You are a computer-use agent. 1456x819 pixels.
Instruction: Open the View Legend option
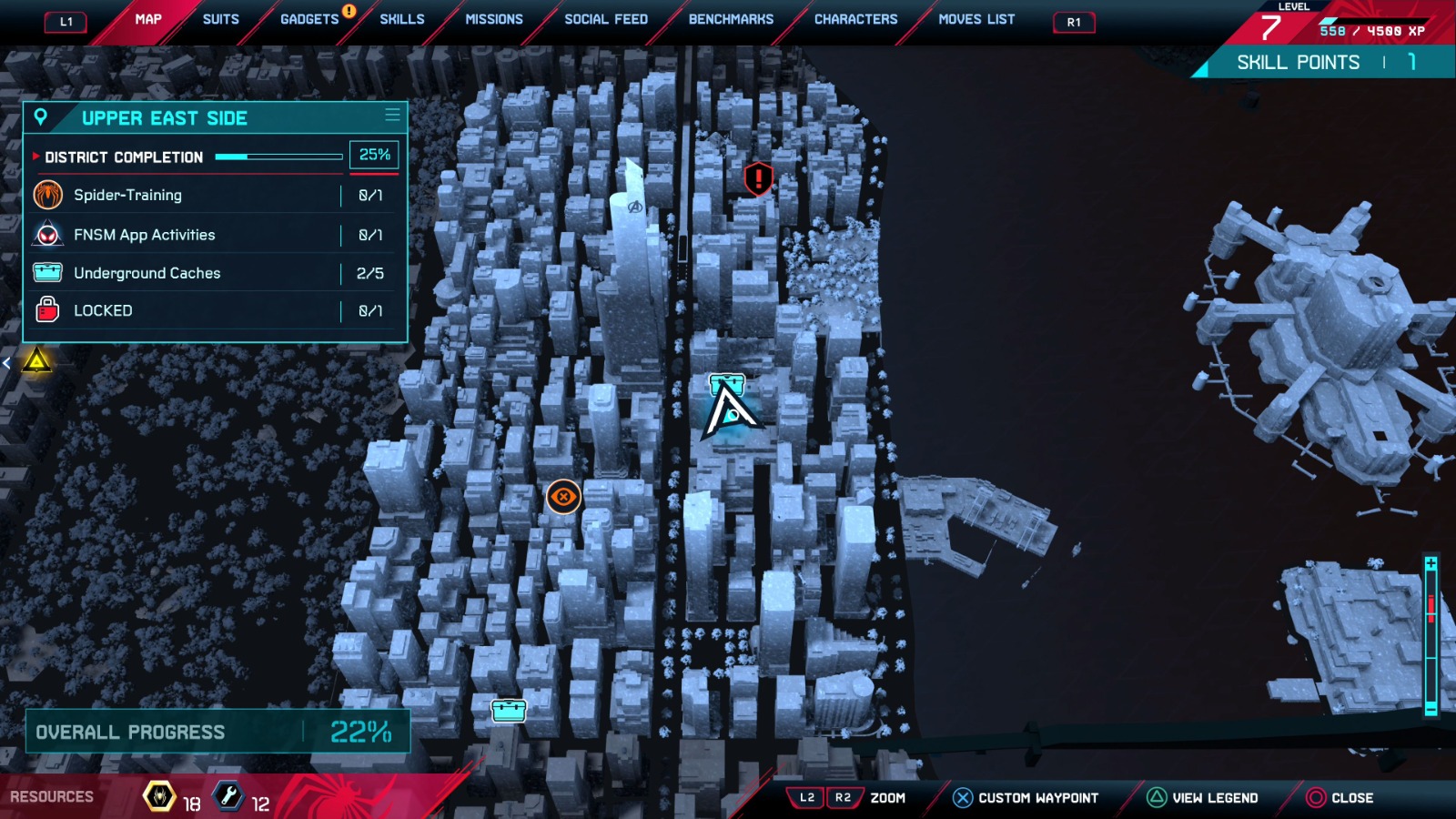[x=1202, y=798]
